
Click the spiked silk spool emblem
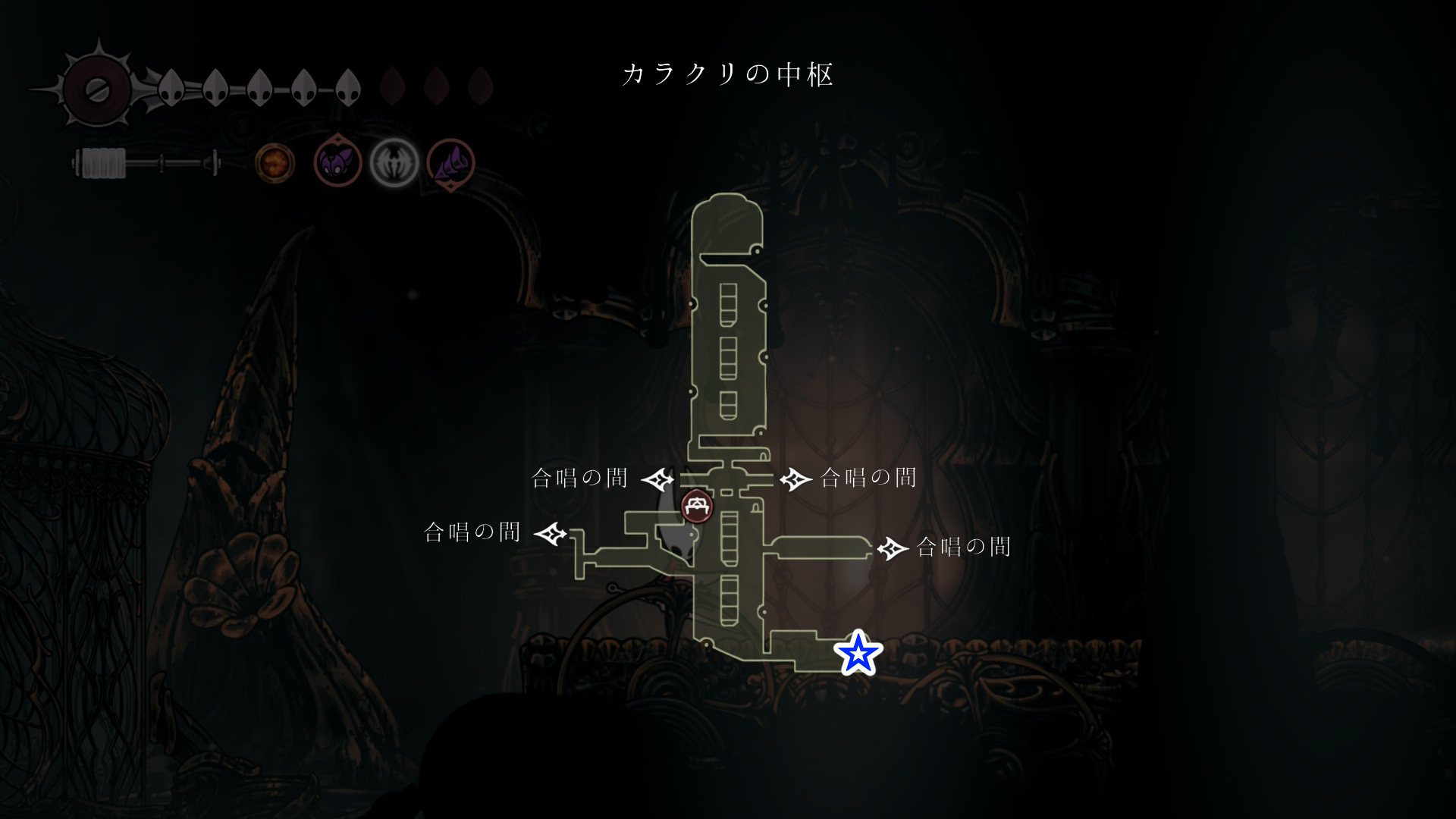coord(98,89)
